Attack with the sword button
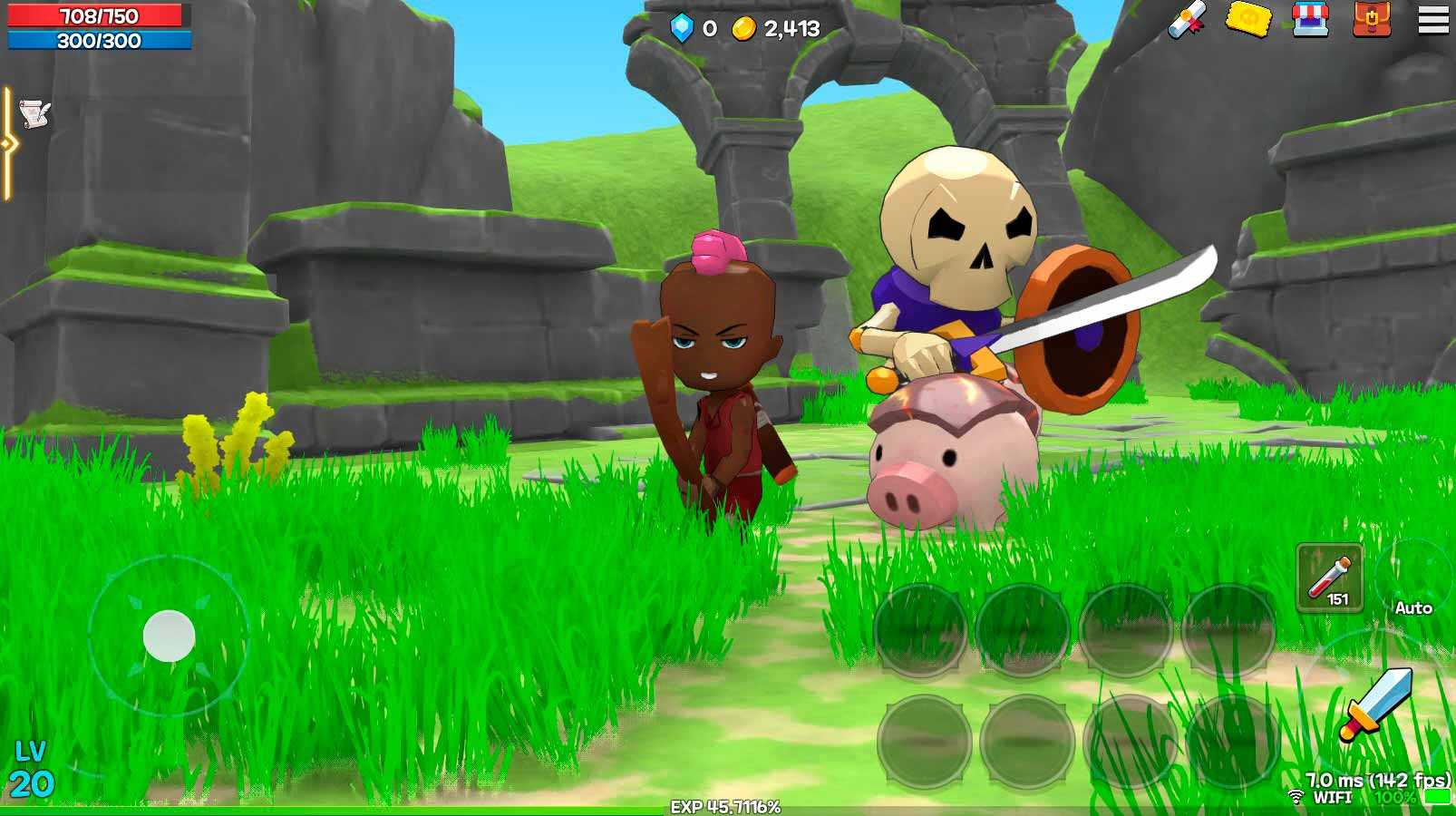 (x=1377, y=703)
